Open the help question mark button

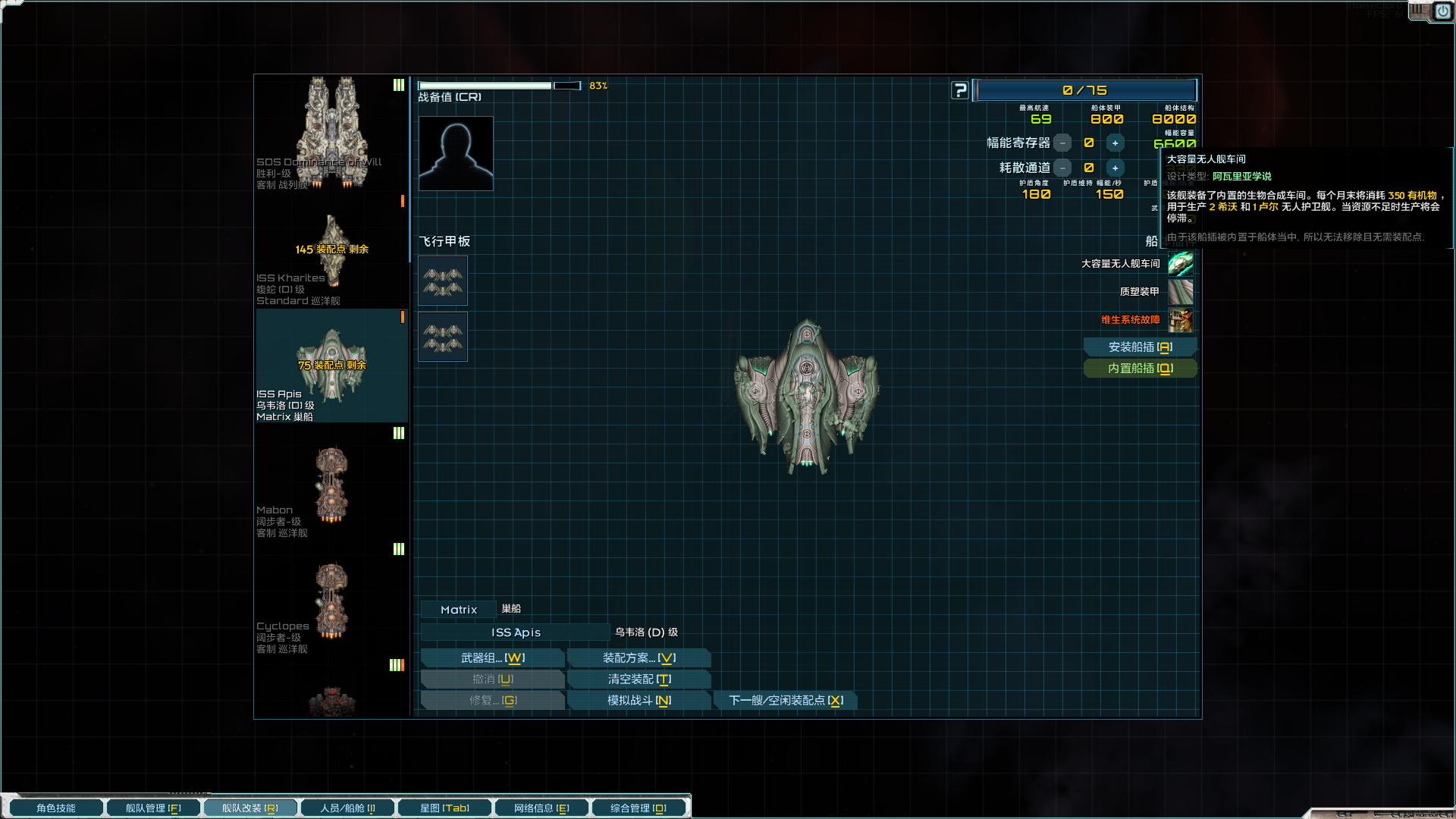coord(960,91)
